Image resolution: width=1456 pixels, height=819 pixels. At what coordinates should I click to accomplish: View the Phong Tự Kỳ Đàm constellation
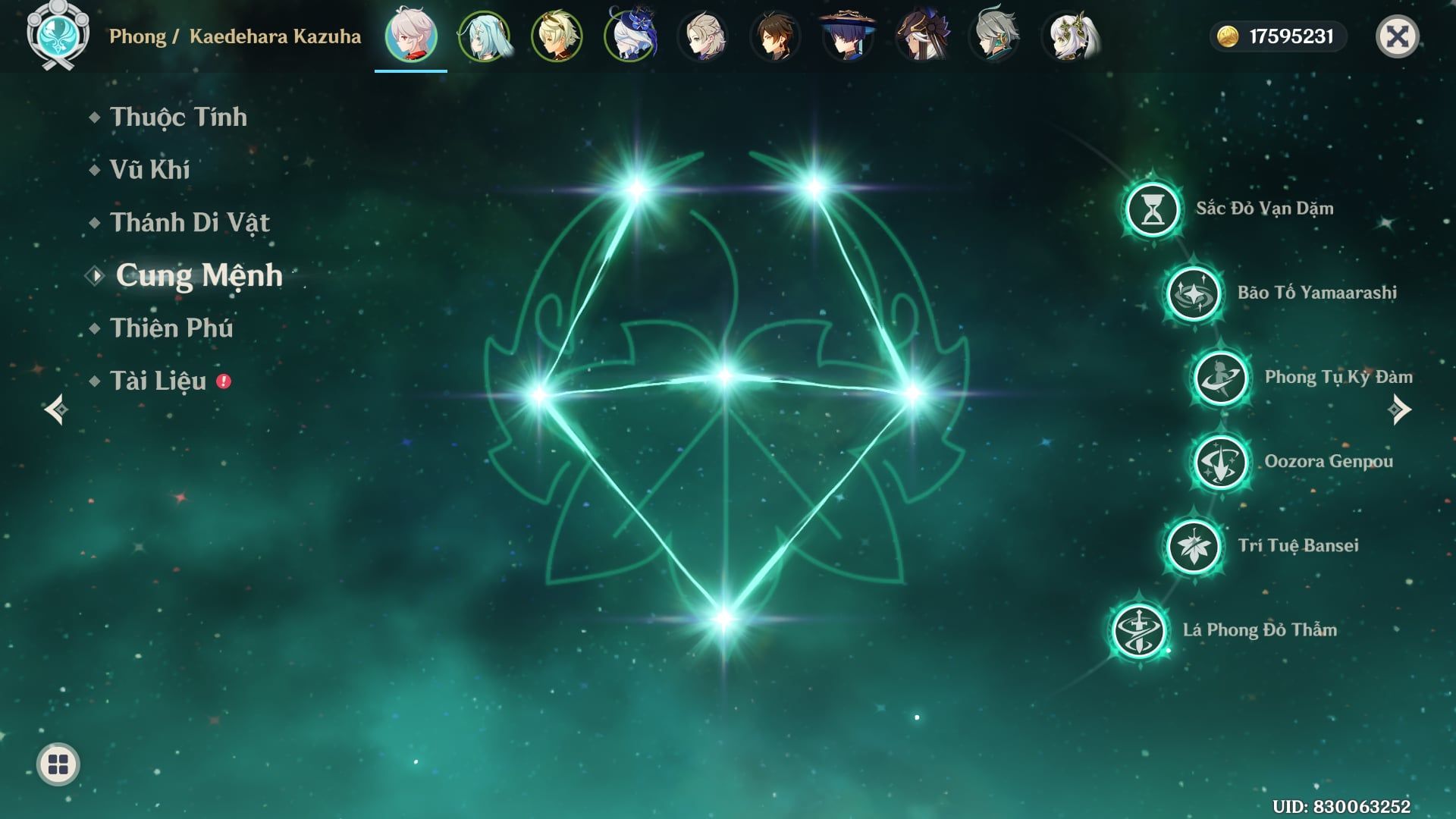pyautogui.click(x=1221, y=378)
